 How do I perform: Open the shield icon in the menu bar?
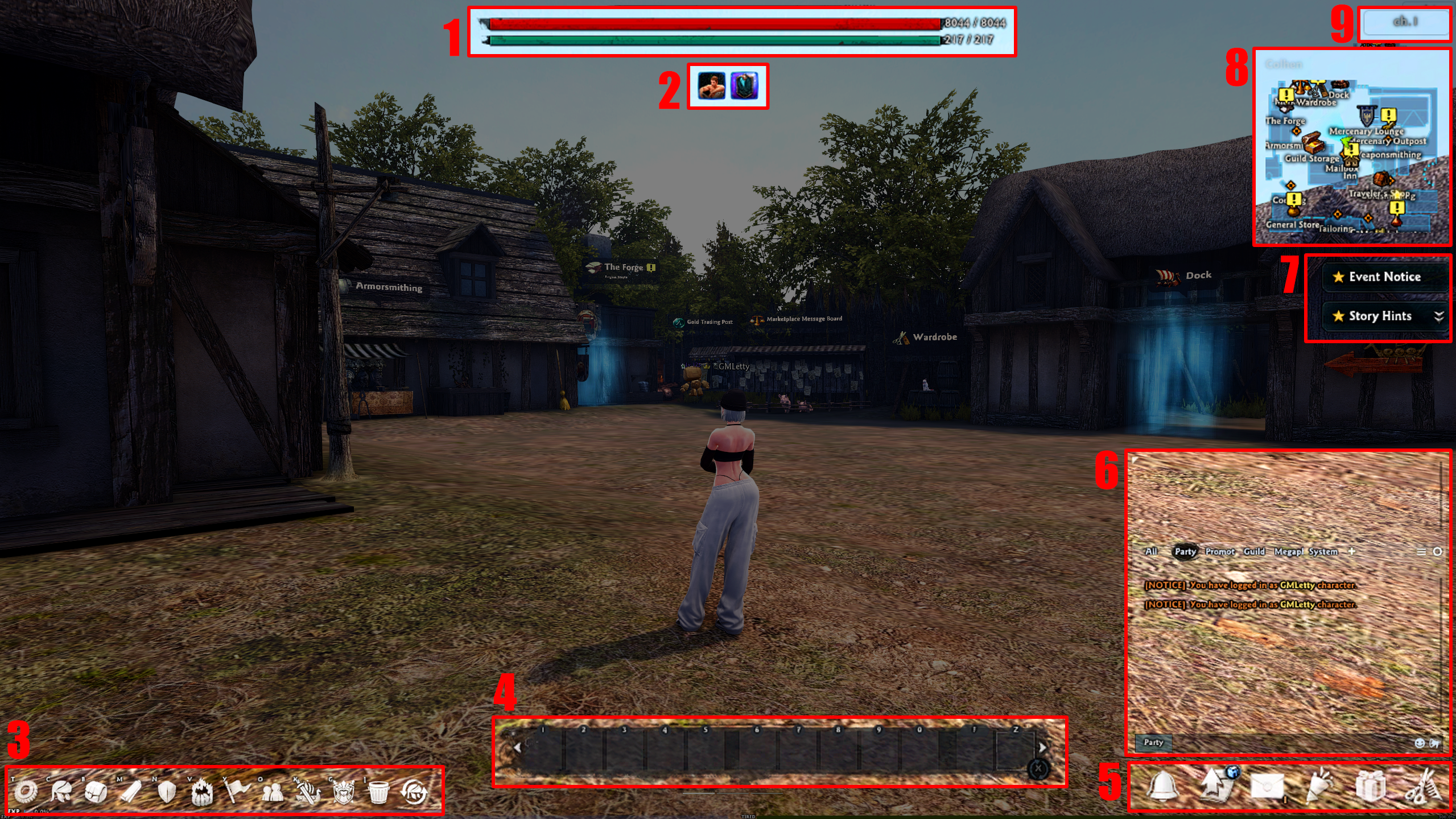pyautogui.click(x=166, y=791)
